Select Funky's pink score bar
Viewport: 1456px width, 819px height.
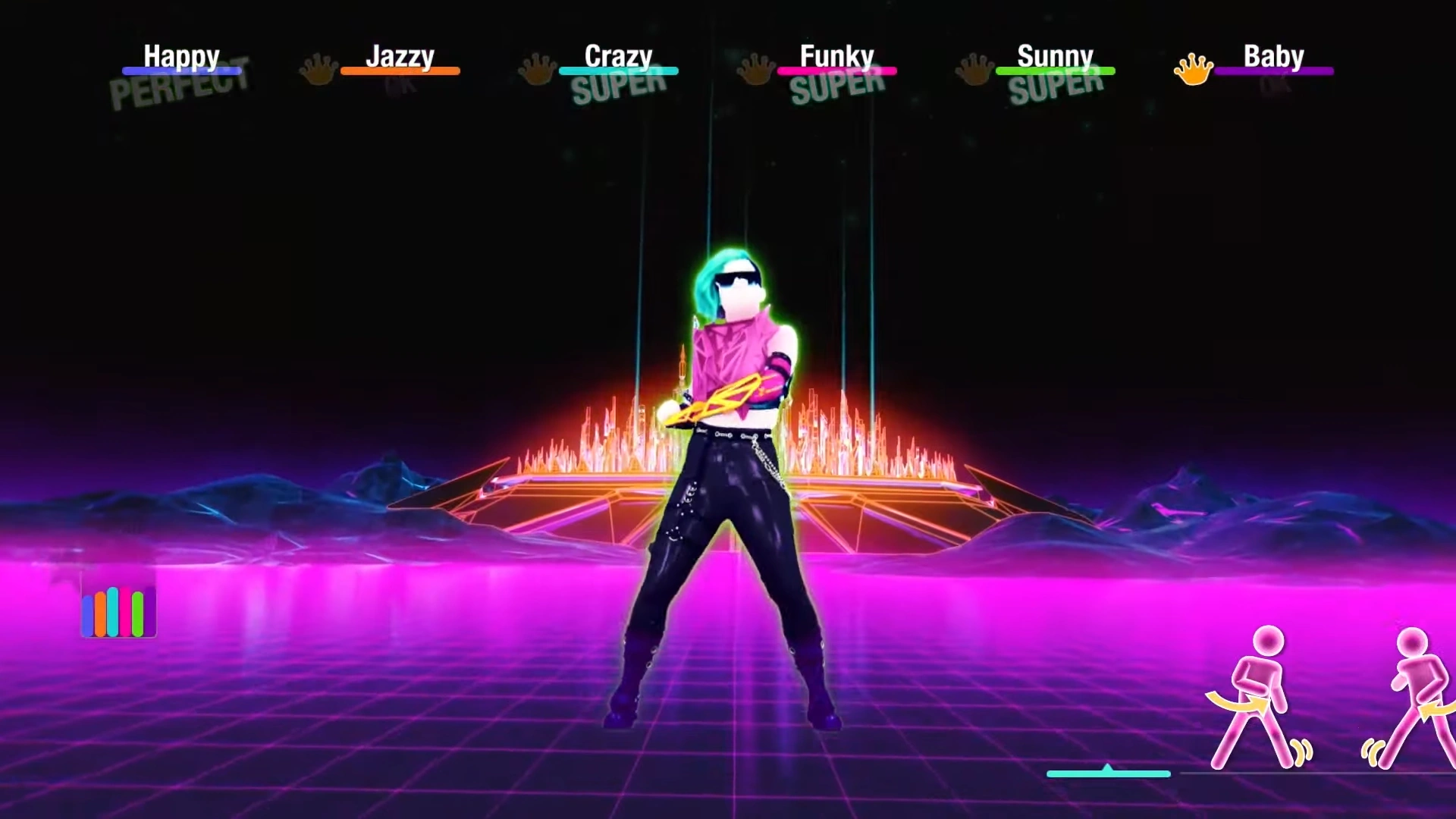click(x=838, y=71)
